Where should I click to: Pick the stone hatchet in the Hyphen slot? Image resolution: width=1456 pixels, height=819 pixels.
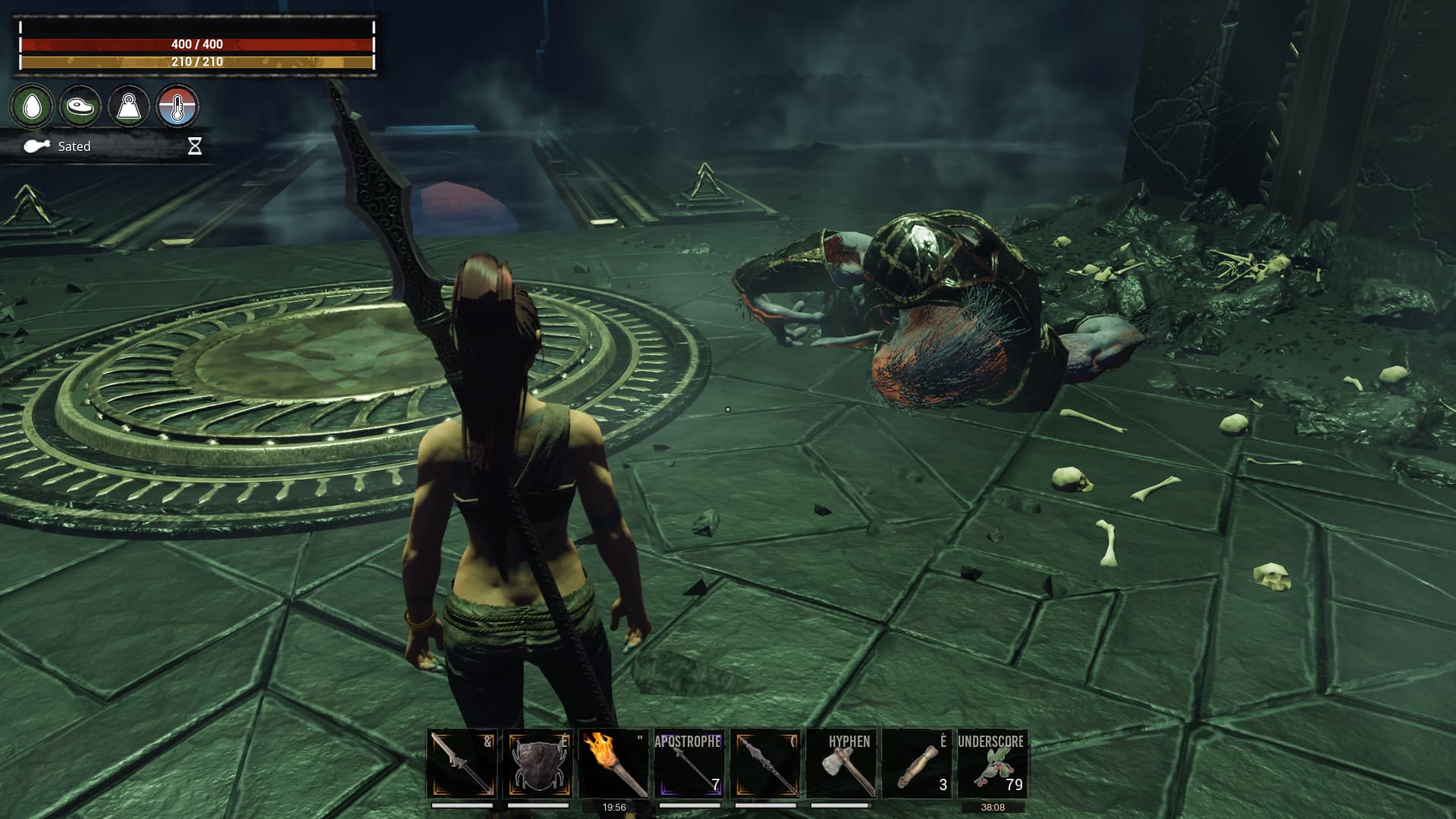coord(841,764)
